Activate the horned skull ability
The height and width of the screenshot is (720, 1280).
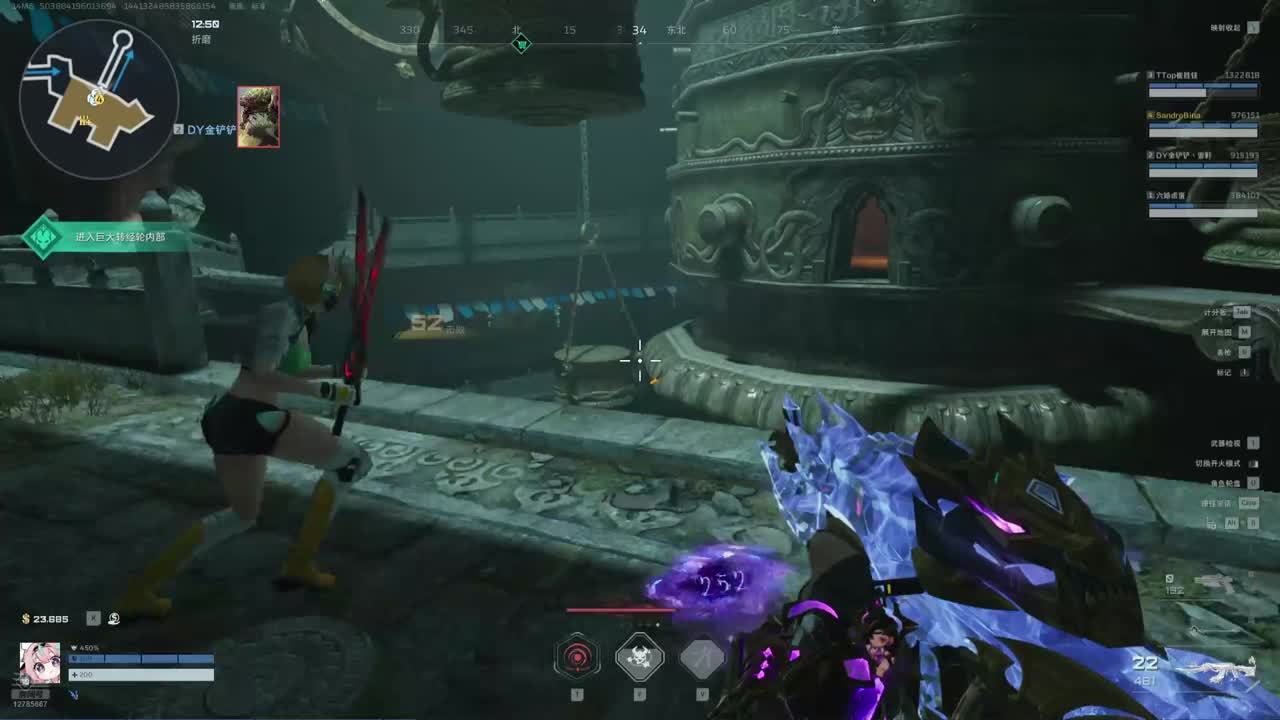click(639, 657)
